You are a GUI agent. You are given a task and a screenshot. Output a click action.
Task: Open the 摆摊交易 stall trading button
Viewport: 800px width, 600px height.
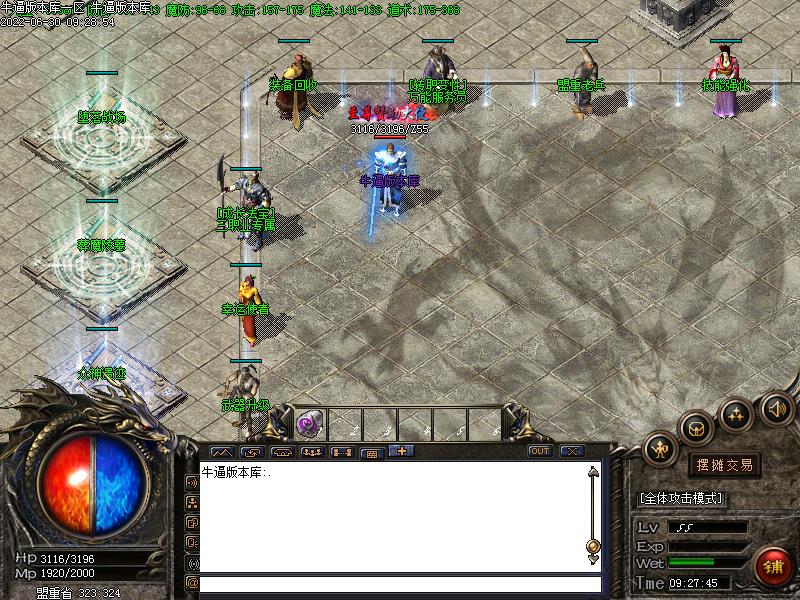click(x=724, y=465)
